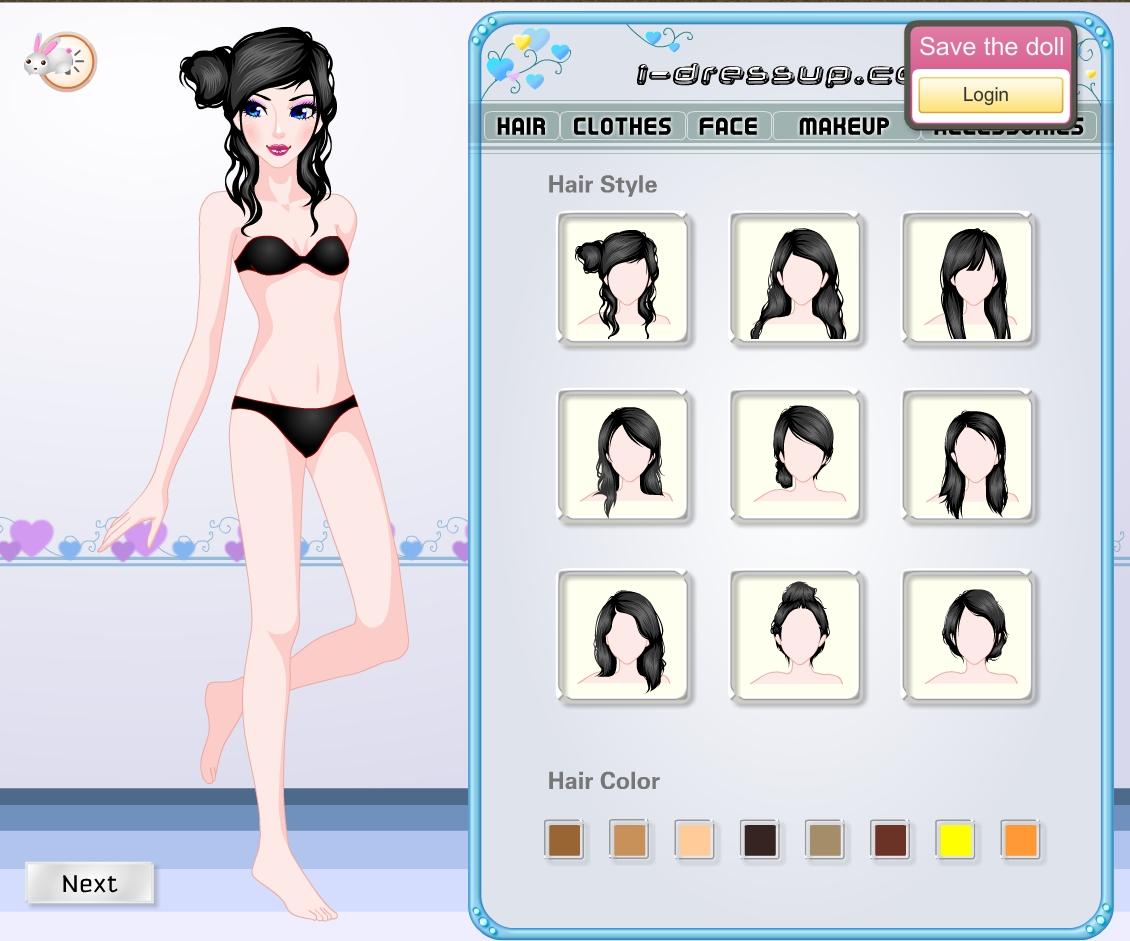
Task: Apply the reddish-brown auburn hair color
Action: click(x=890, y=840)
